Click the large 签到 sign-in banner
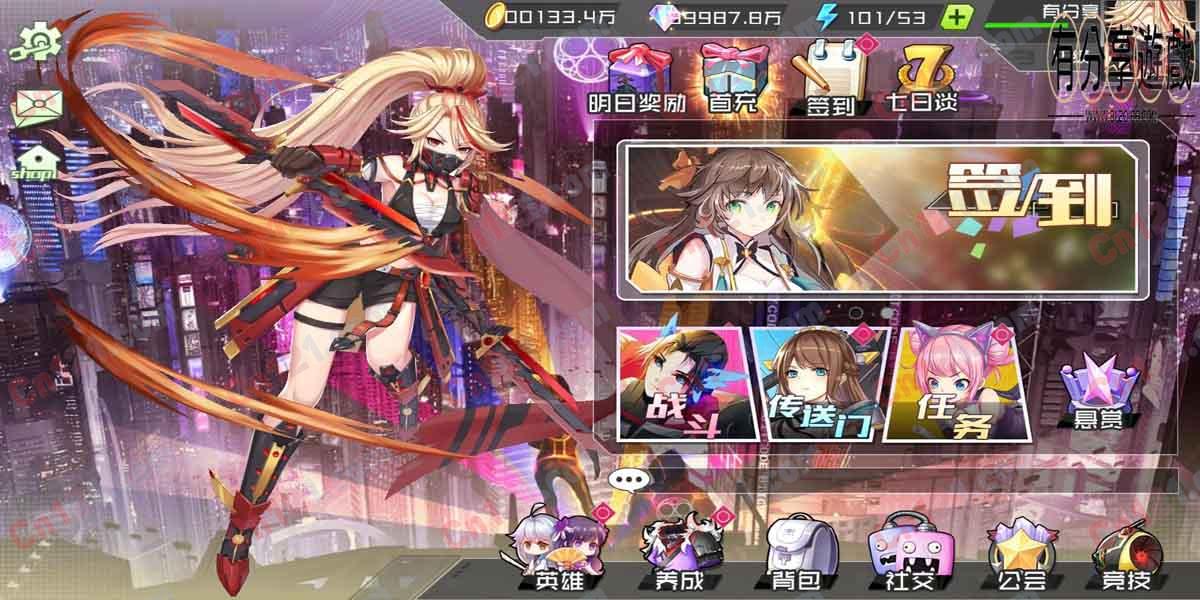Image resolution: width=1200 pixels, height=600 pixels. [881, 221]
